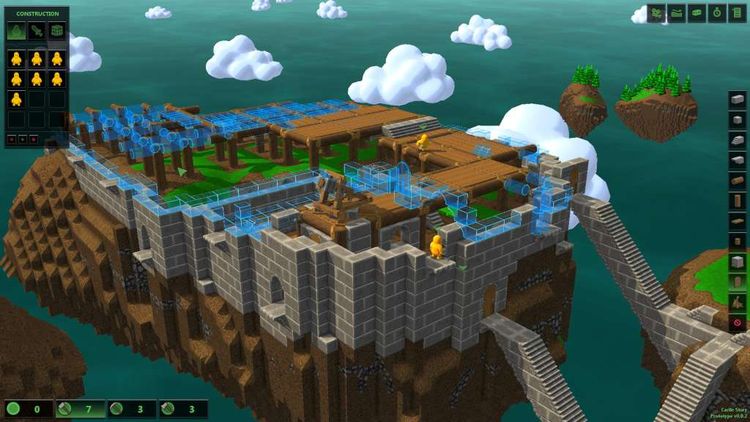The width and height of the screenshot is (750, 422).
Task: Choose the red cancel icon in block palette
Action: 738,322
